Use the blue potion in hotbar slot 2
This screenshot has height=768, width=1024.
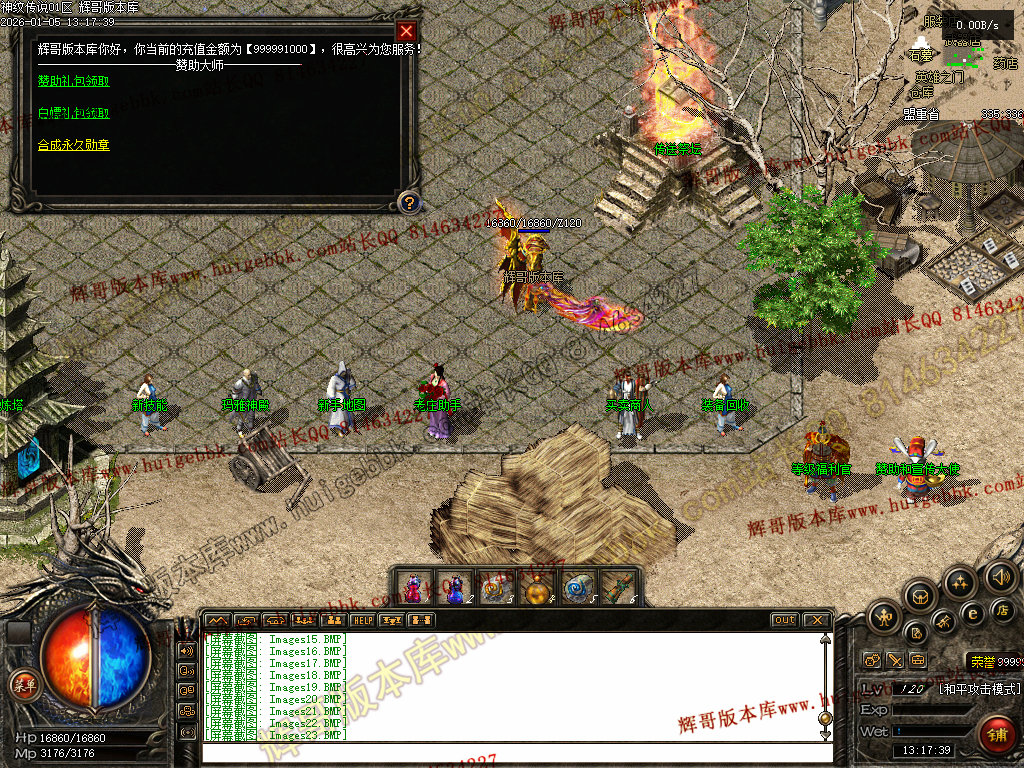(x=454, y=588)
